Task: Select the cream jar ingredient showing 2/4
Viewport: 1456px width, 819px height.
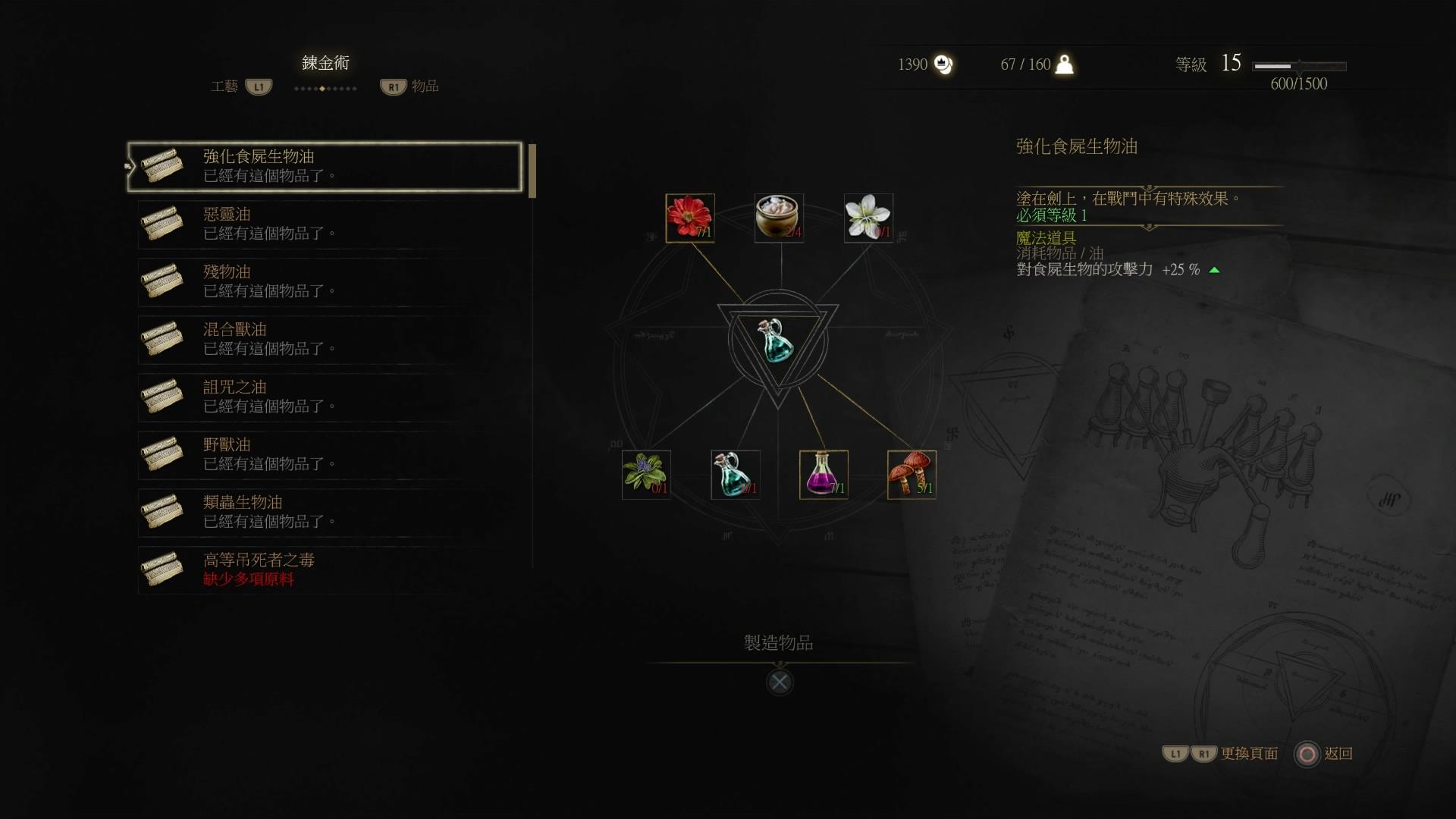Action: coord(779,218)
